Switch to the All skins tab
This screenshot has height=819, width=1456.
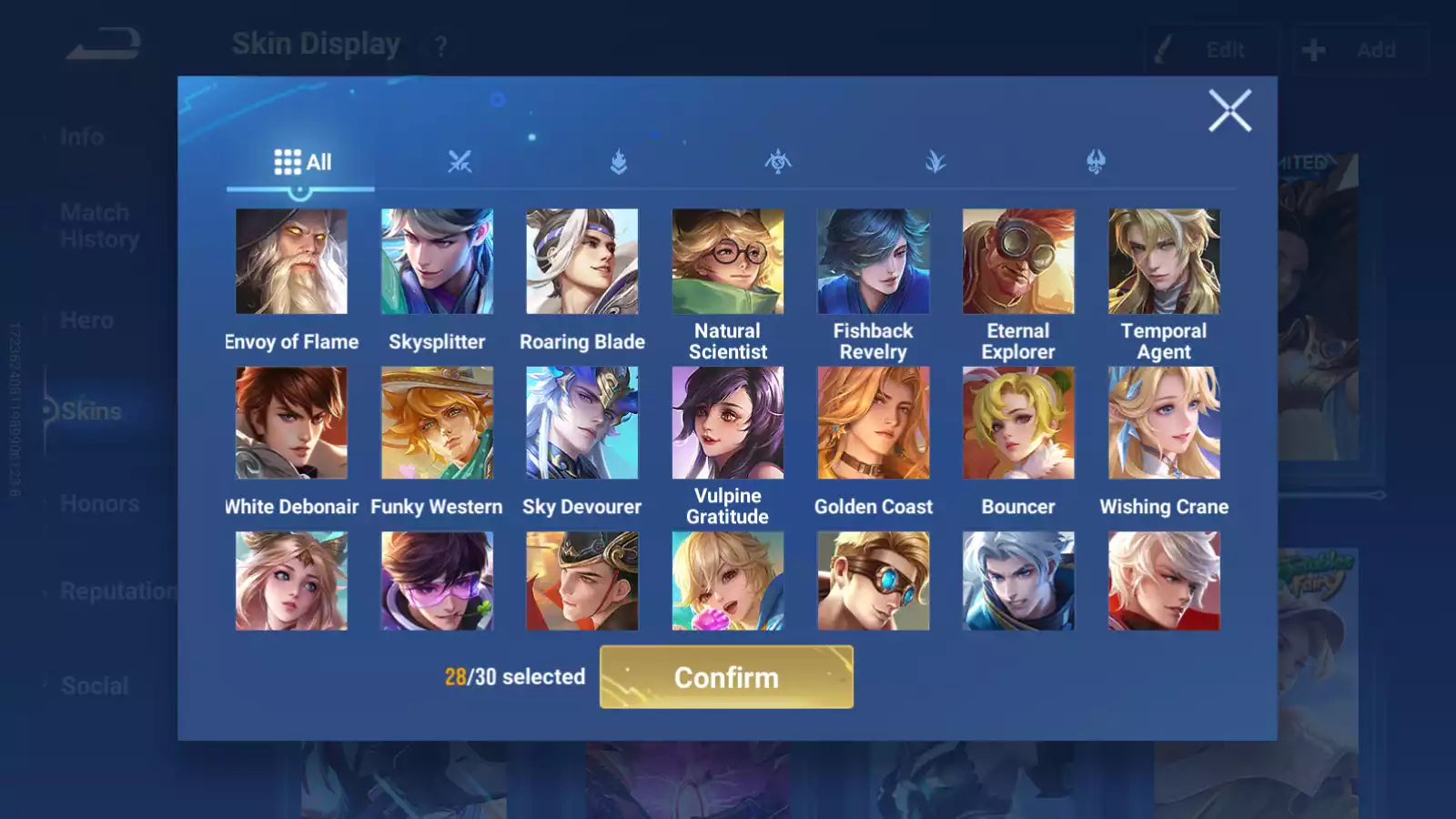(x=302, y=163)
